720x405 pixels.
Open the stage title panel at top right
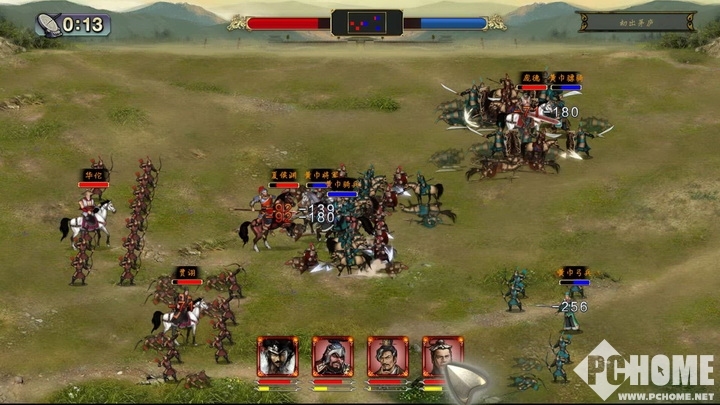pyautogui.click(x=636, y=22)
